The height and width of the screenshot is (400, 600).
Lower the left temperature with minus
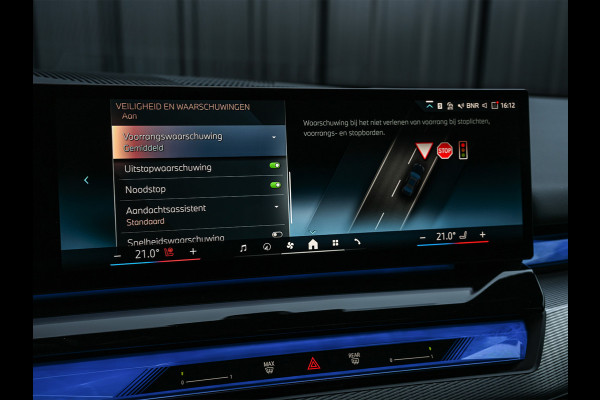tap(117, 255)
